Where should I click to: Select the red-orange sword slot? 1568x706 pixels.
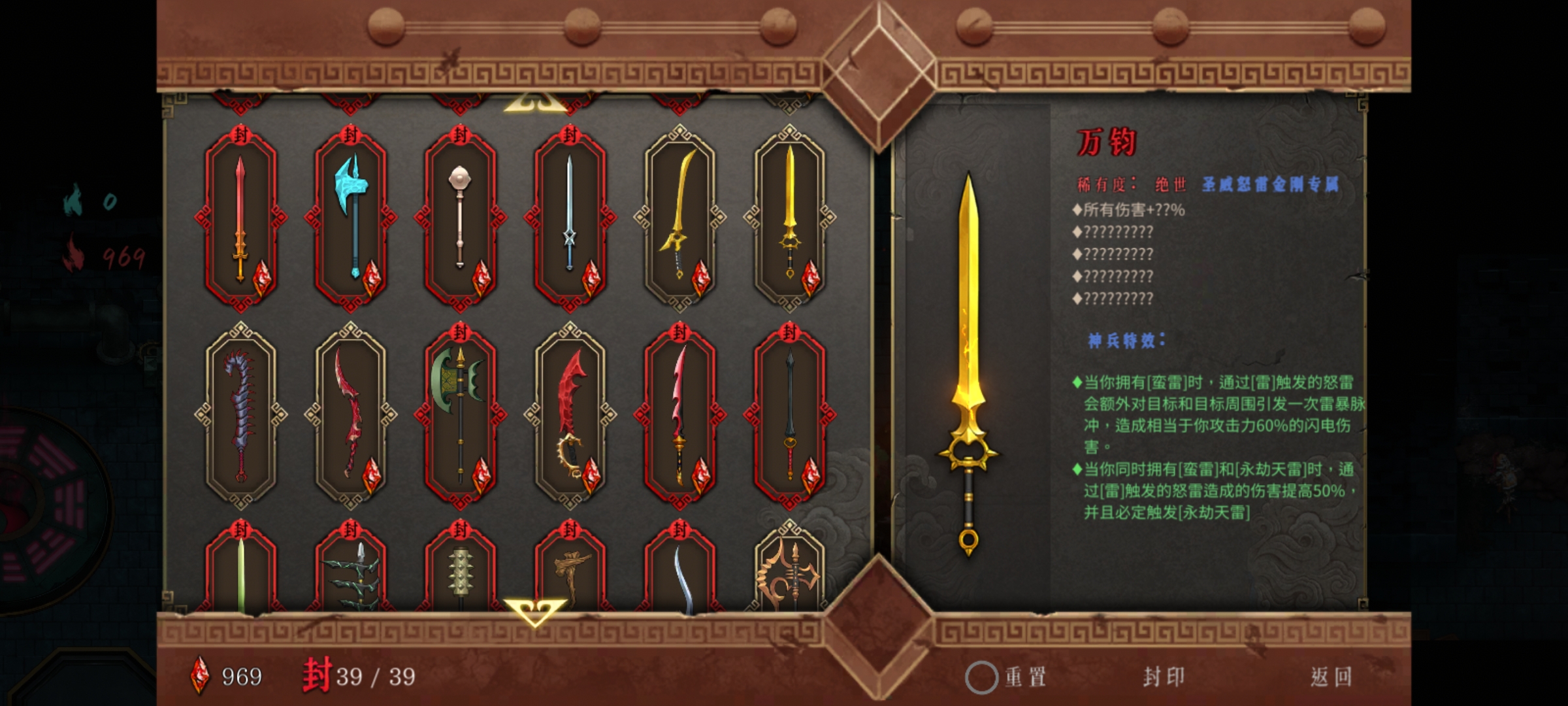(x=240, y=218)
